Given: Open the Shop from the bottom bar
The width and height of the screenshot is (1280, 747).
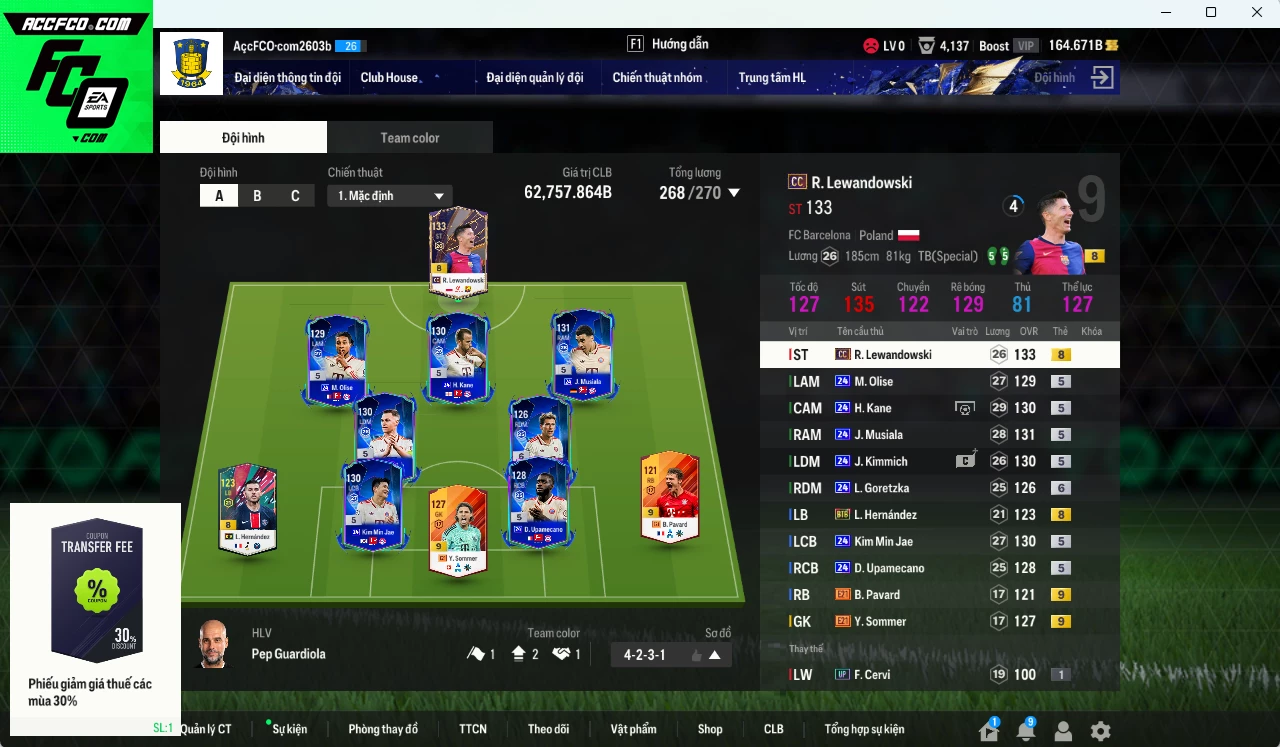Looking at the screenshot, I should click(x=710, y=729).
